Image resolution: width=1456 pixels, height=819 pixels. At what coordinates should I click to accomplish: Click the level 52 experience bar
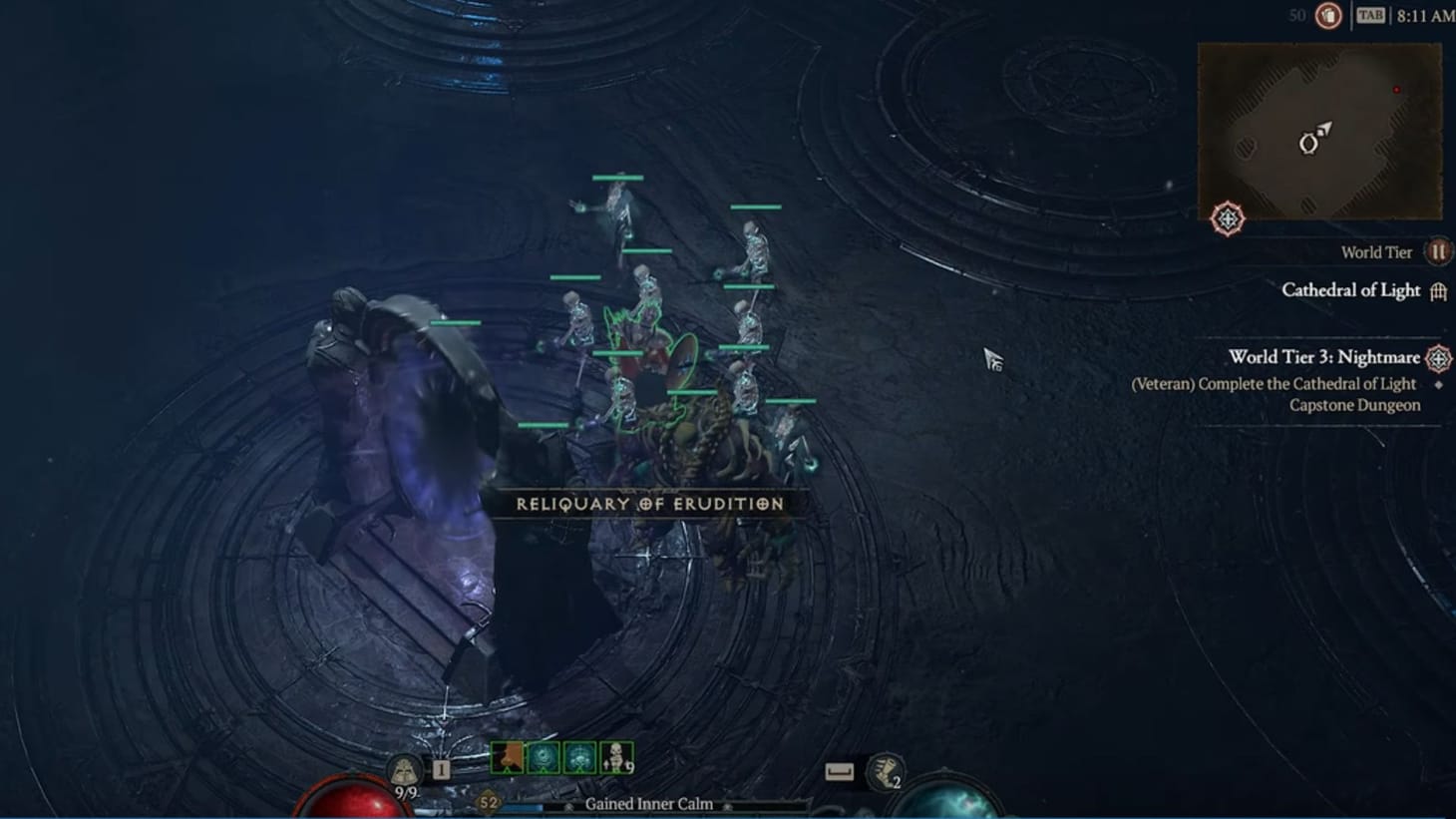click(x=486, y=801)
